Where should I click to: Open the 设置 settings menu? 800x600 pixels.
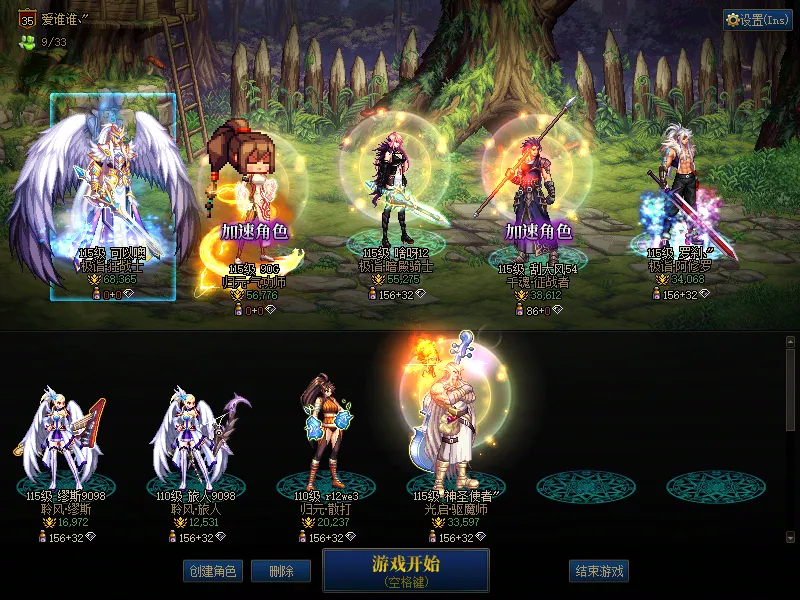[x=757, y=20]
